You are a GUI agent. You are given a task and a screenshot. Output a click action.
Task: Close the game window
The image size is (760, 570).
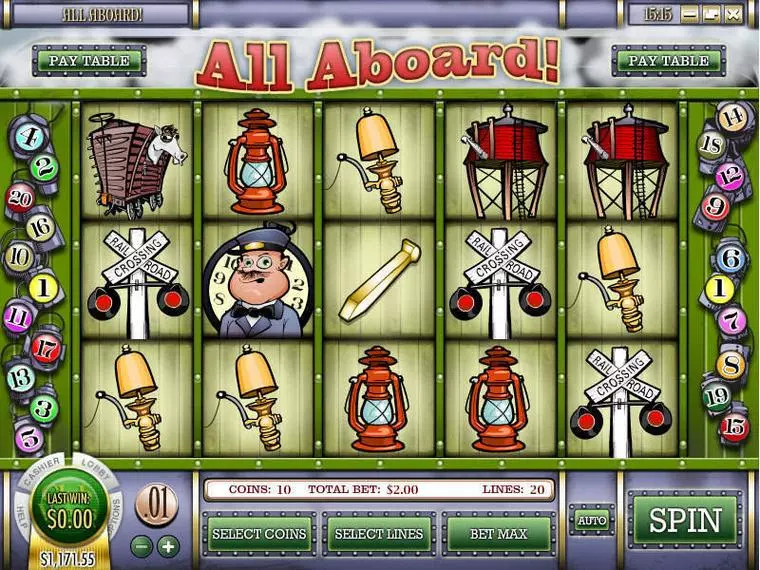tap(733, 14)
